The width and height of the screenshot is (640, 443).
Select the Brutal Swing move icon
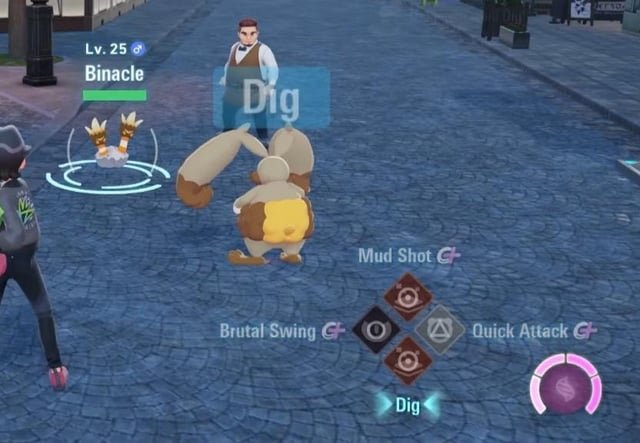(x=377, y=330)
